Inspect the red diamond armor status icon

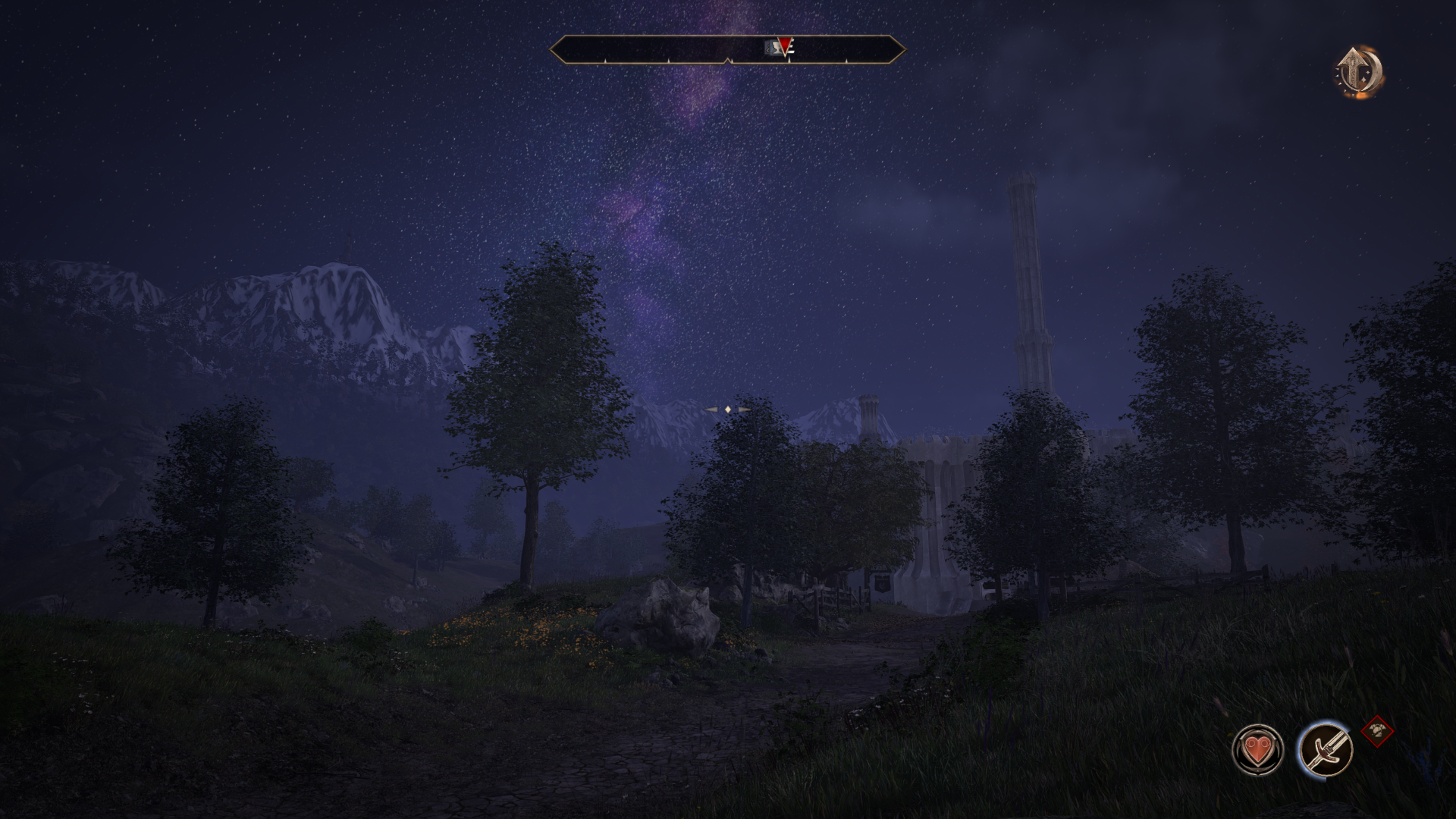(1376, 732)
